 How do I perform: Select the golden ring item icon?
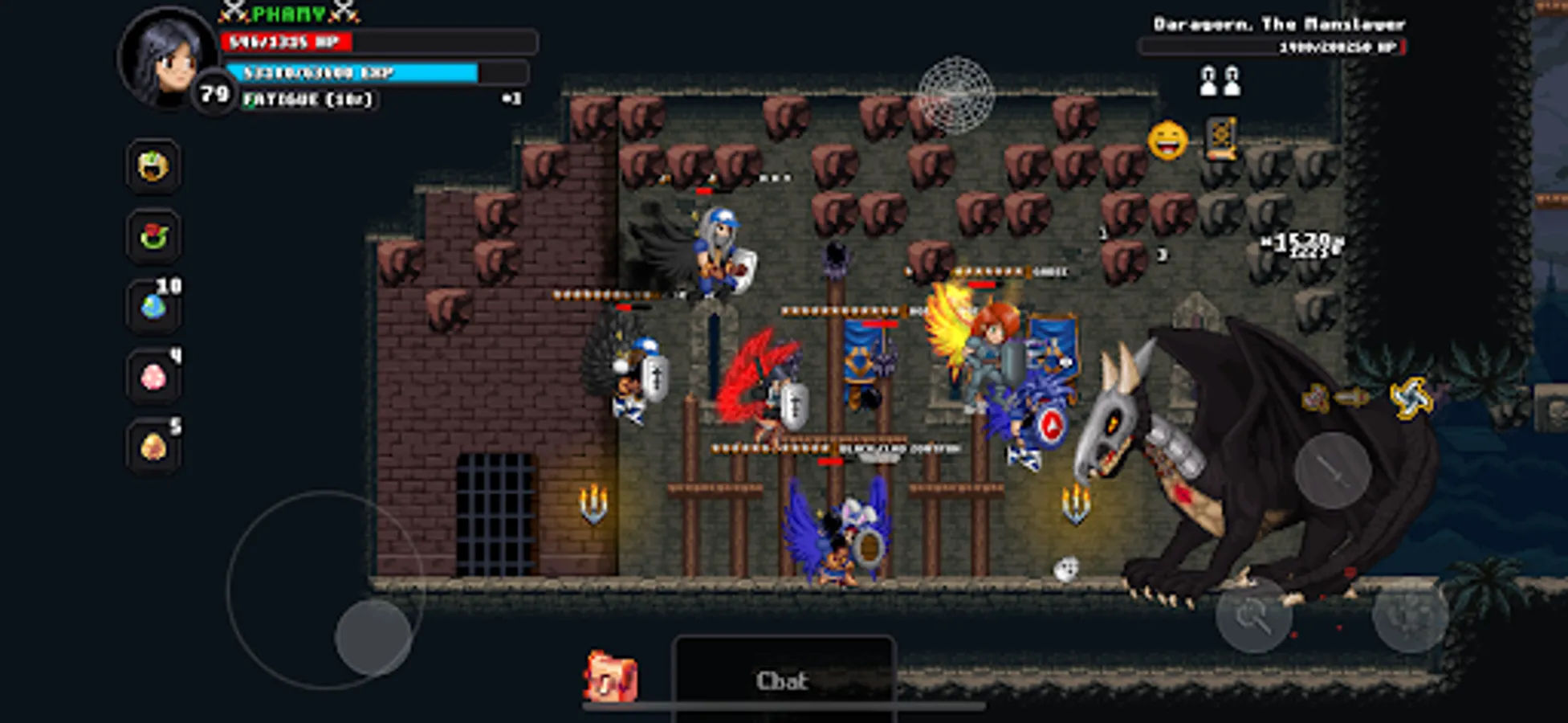[x=154, y=167]
